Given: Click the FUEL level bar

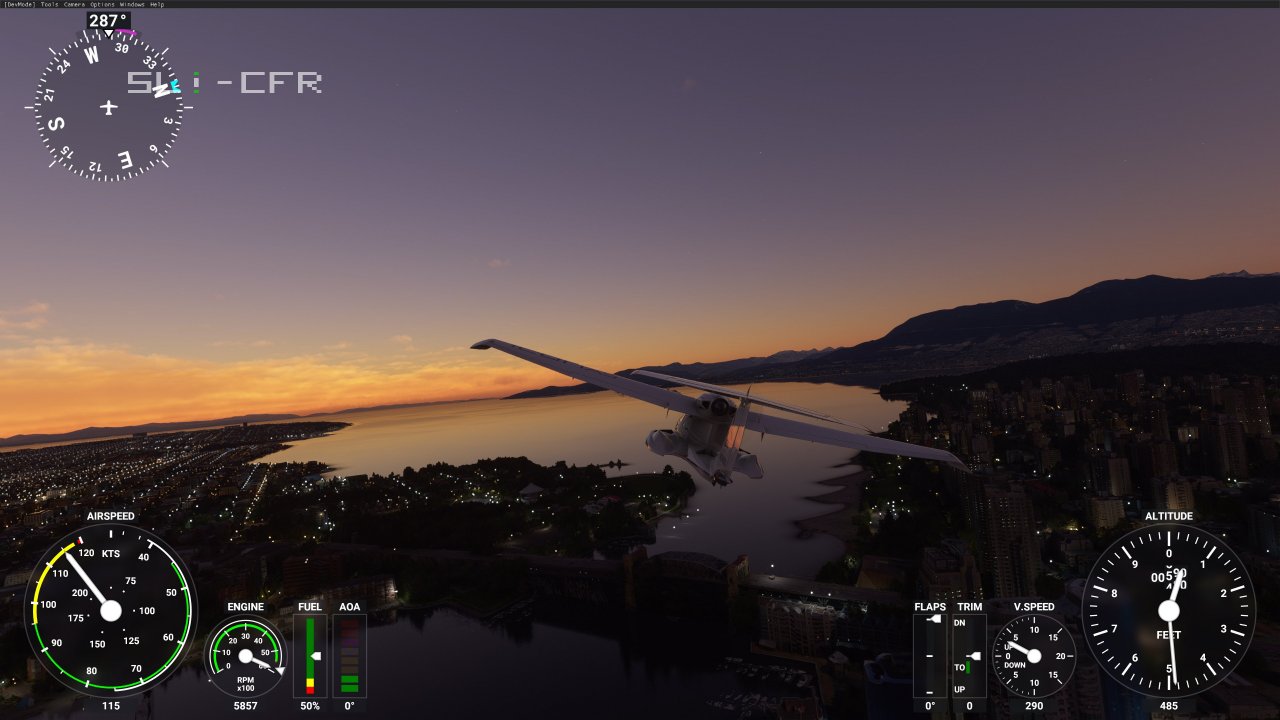Looking at the screenshot, I should pos(310,655).
